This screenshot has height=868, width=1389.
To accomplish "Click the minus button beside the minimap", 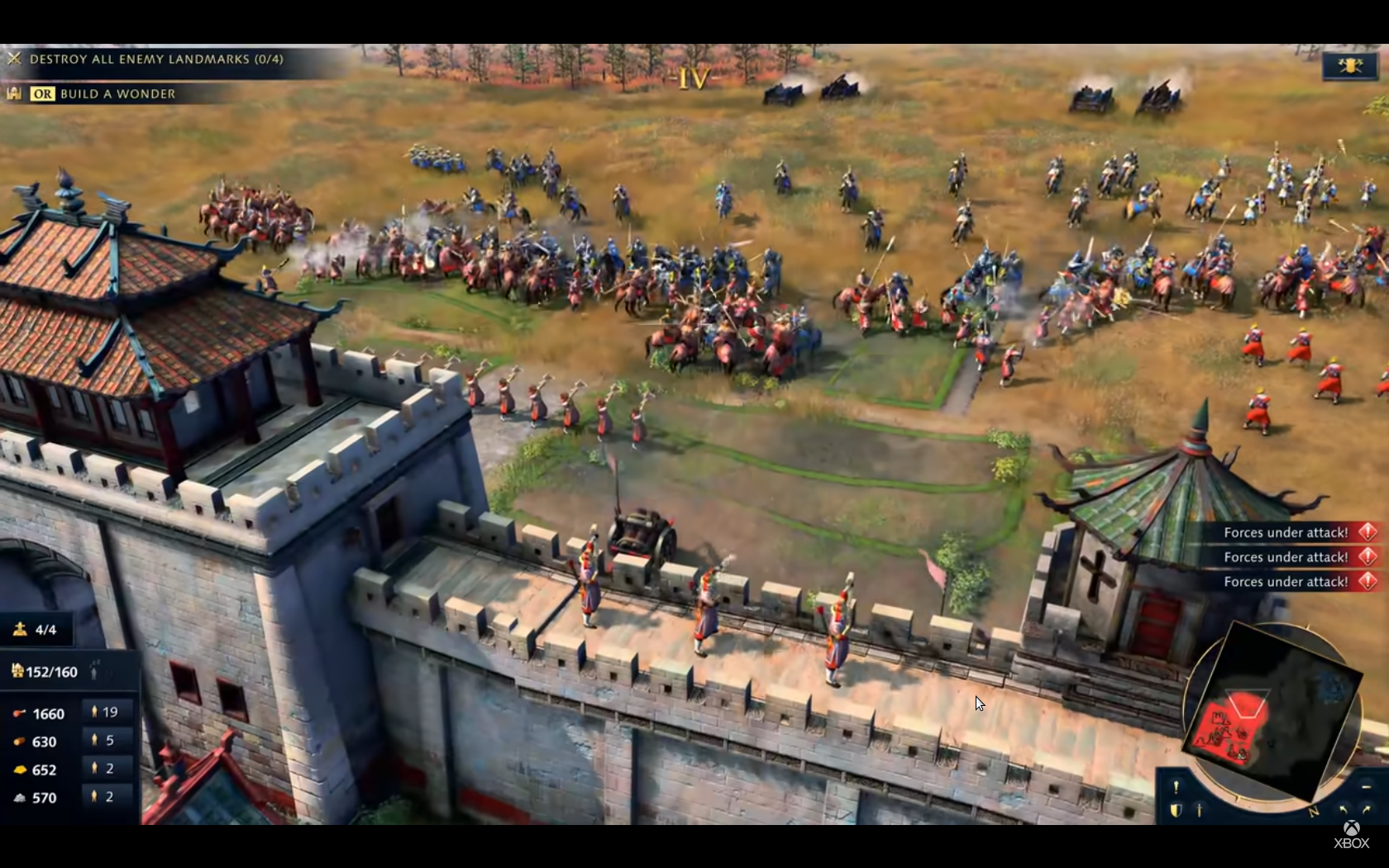I will coord(1365,787).
